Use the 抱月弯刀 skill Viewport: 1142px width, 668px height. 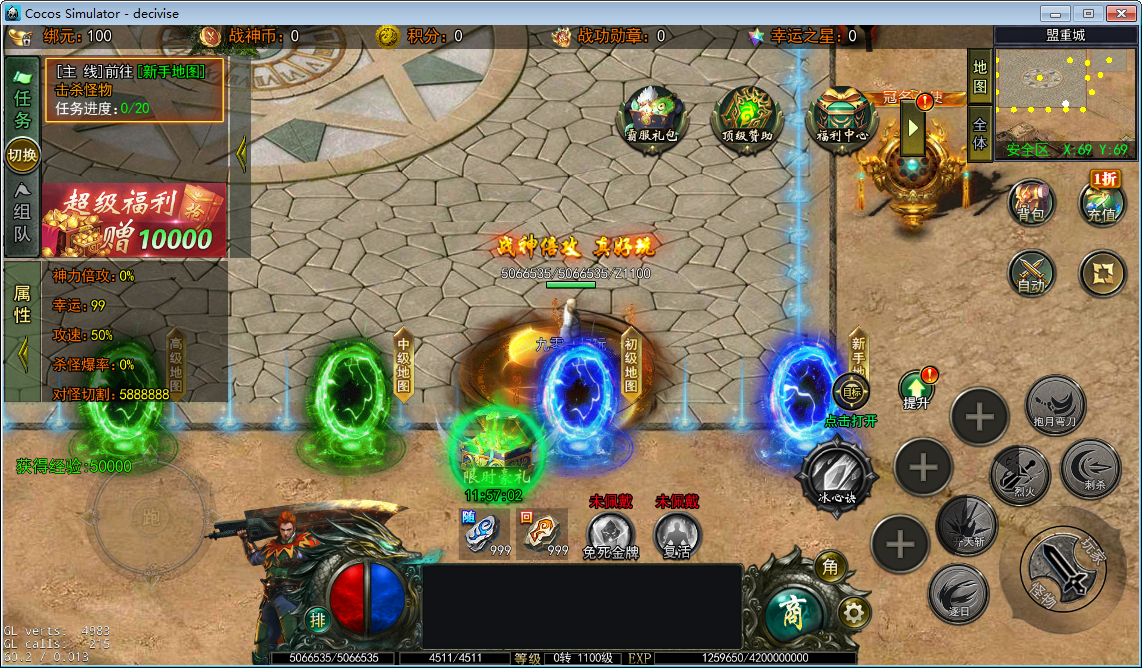click(1056, 405)
